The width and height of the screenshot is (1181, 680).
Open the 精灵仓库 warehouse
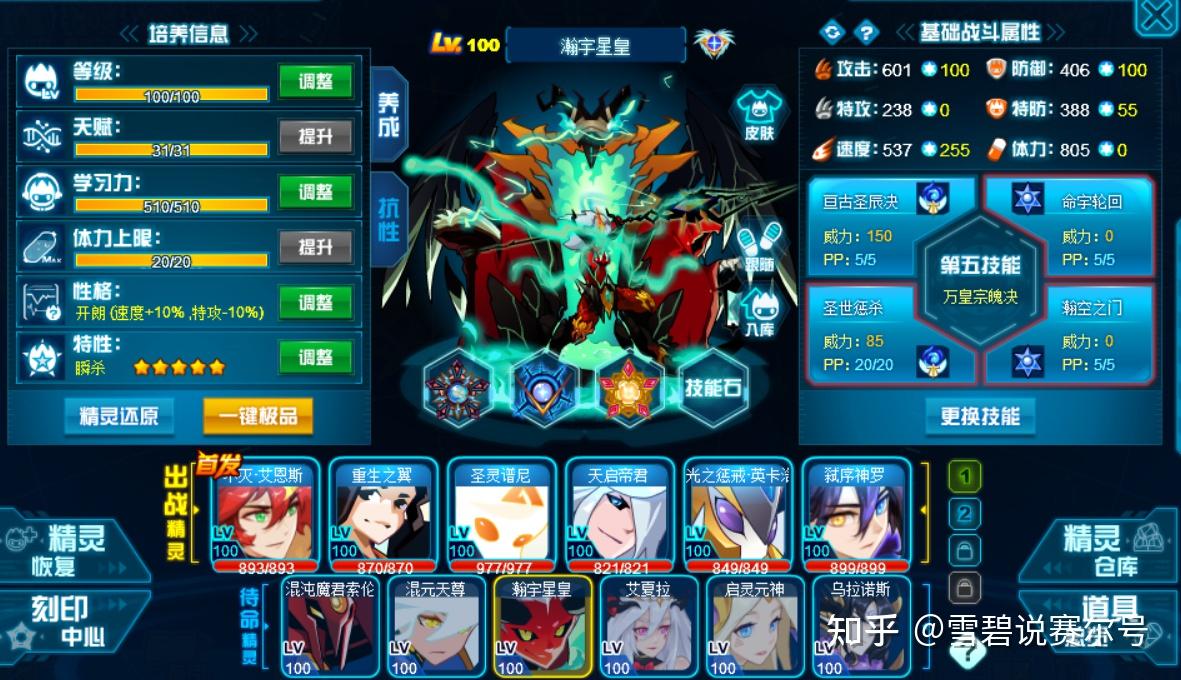[1100, 551]
